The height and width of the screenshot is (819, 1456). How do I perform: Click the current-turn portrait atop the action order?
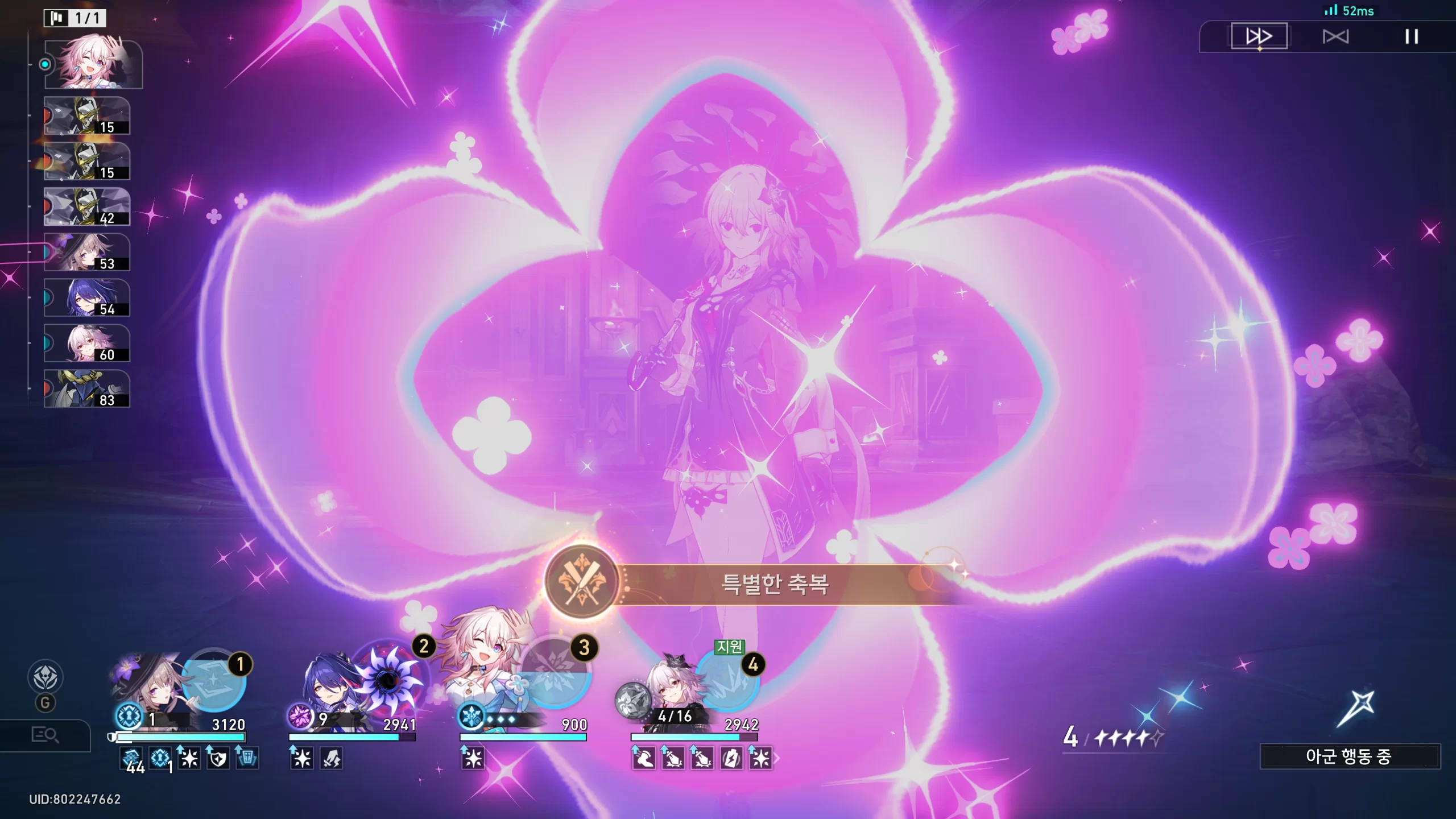(93, 64)
